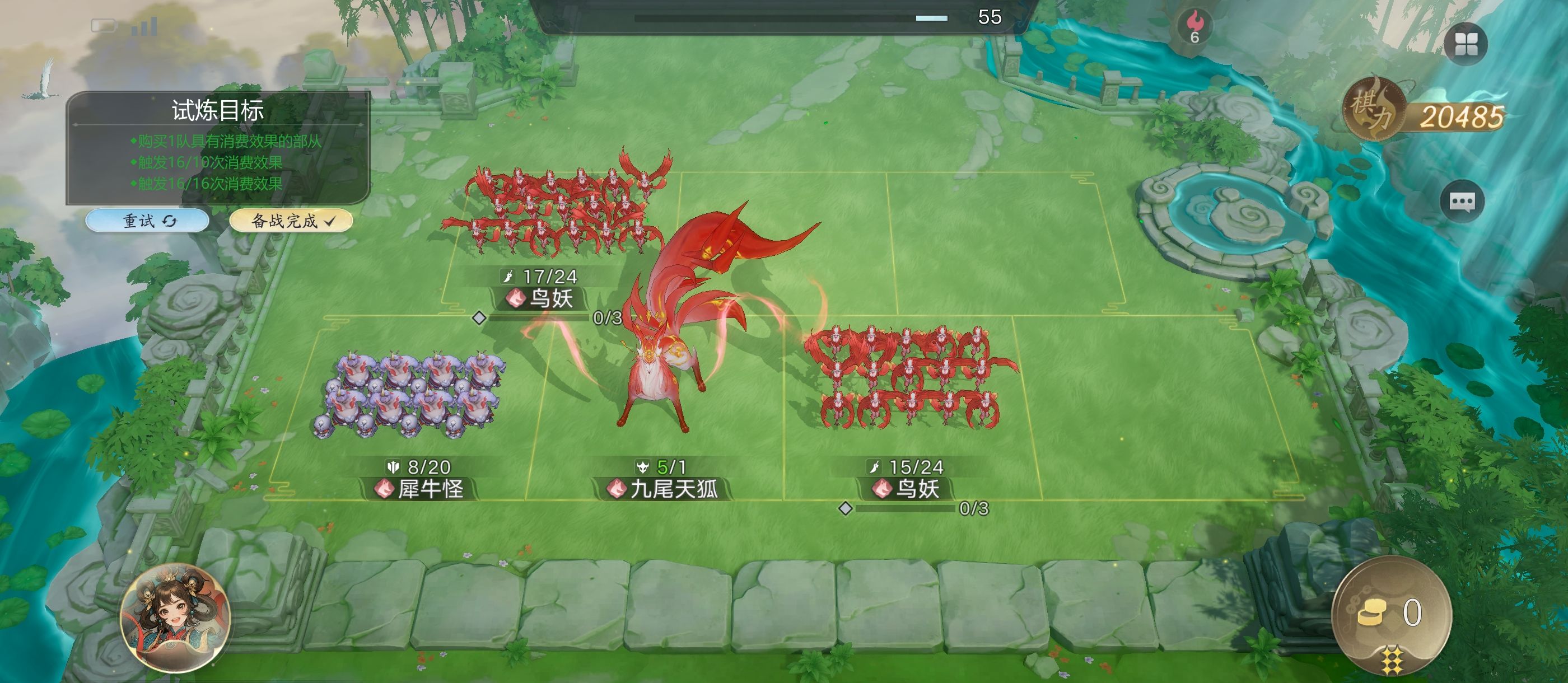
Task: Open the chat speech bubble
Action: pos(1461,202)
